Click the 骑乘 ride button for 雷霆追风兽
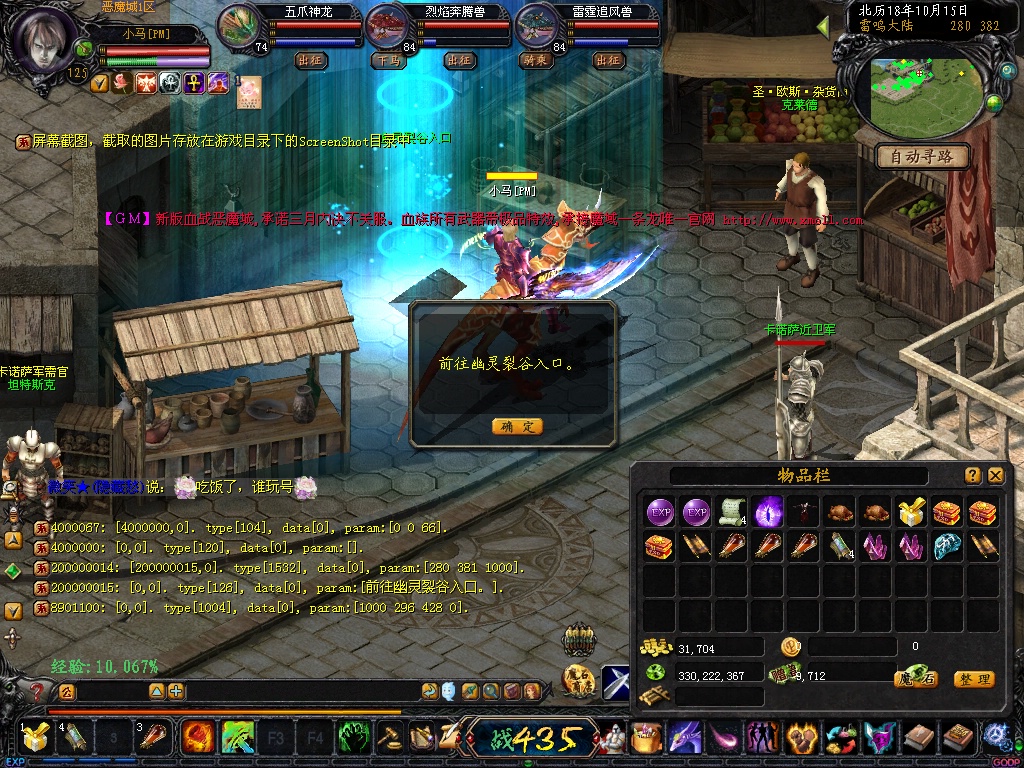 tap(536, 60)
